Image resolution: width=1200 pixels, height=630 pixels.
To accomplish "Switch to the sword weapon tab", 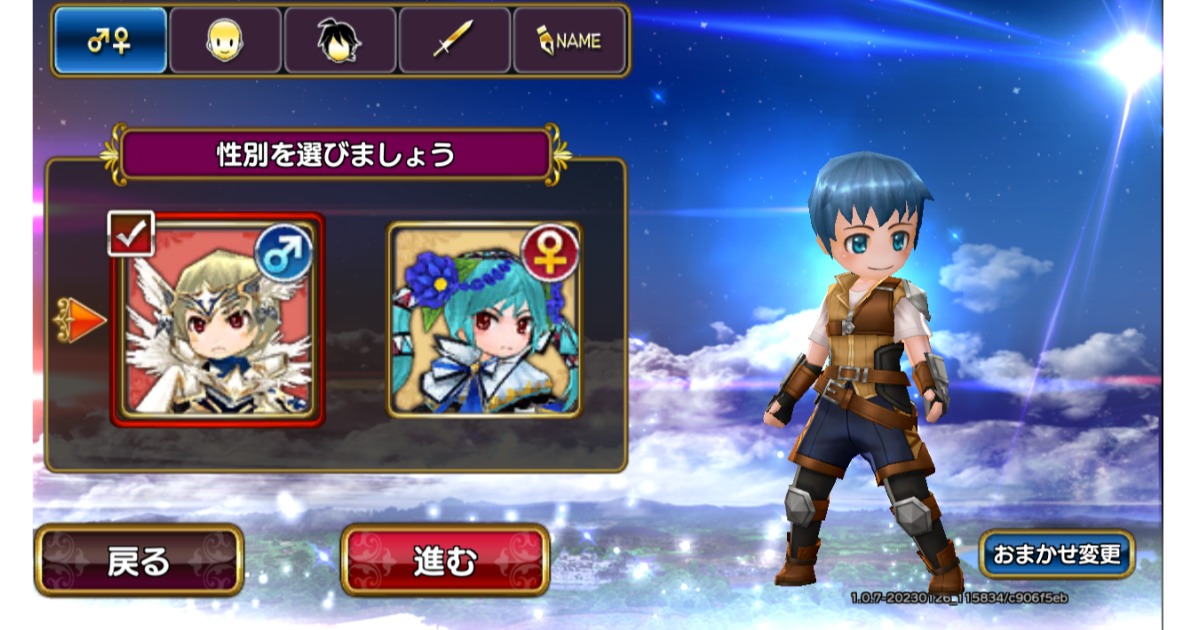I will [454, 42].
